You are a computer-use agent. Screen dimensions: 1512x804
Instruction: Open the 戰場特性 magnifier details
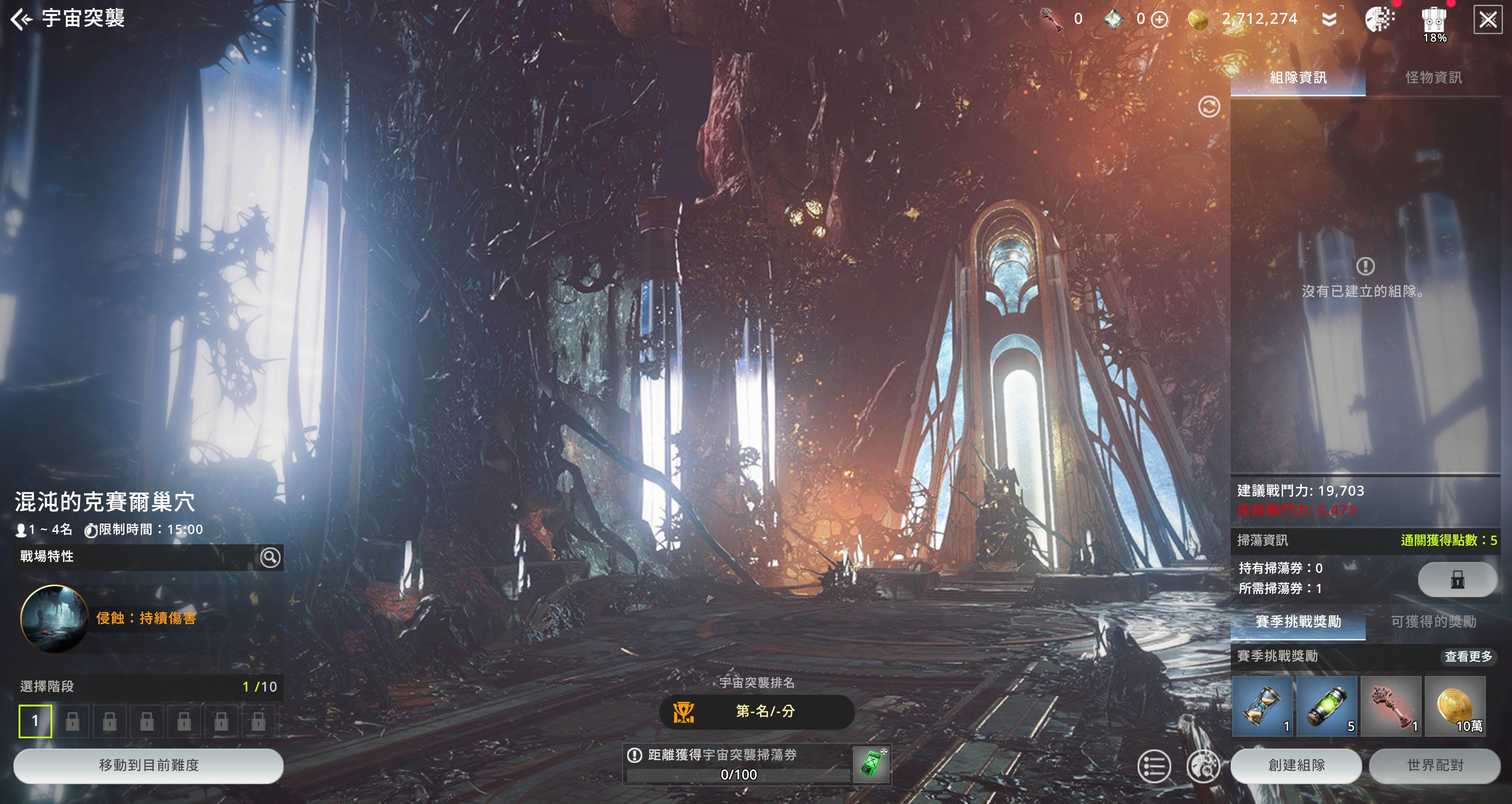click(270, 557)
